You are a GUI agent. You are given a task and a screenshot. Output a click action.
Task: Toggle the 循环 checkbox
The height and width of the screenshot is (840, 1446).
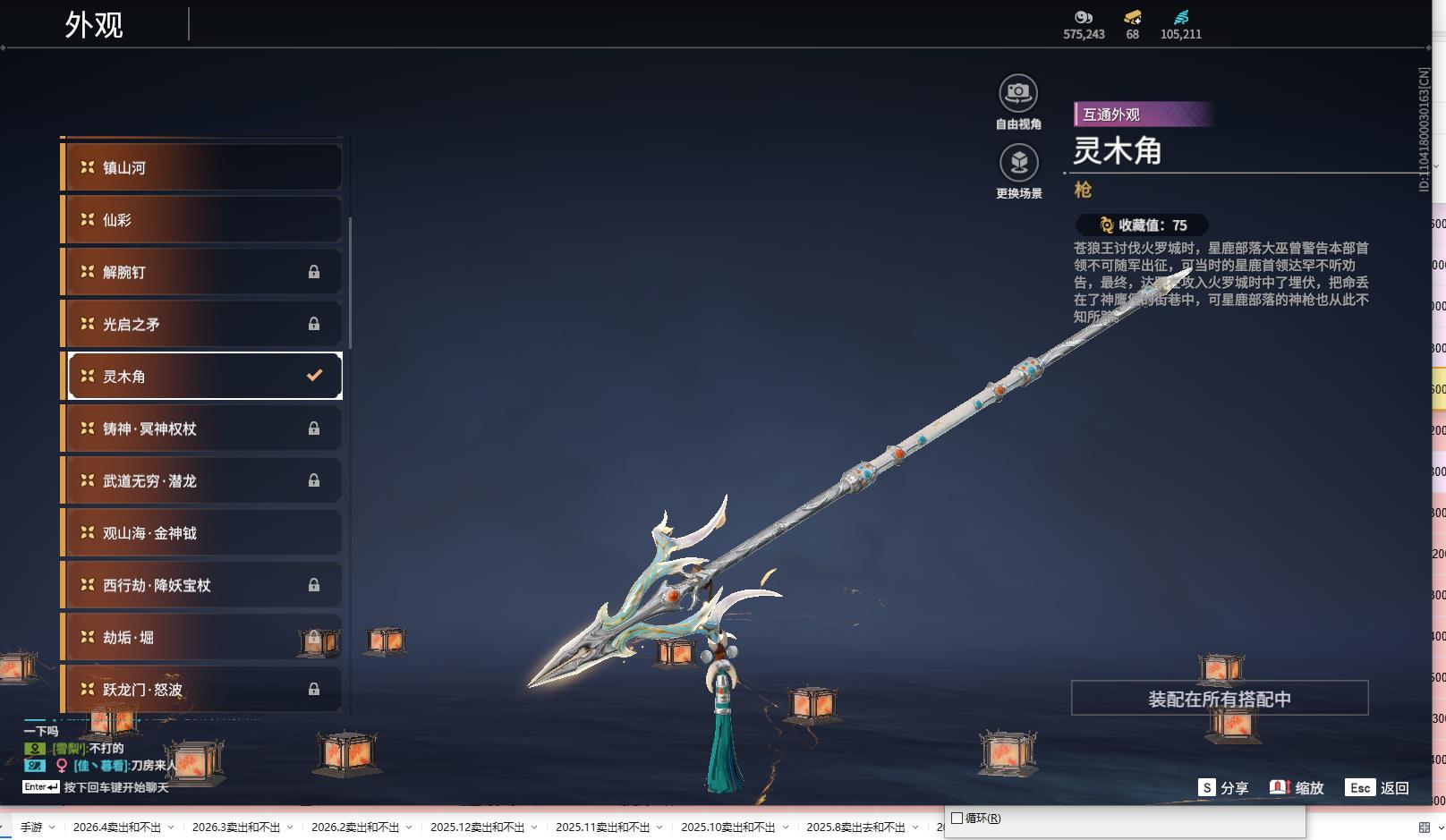(957, 818)
